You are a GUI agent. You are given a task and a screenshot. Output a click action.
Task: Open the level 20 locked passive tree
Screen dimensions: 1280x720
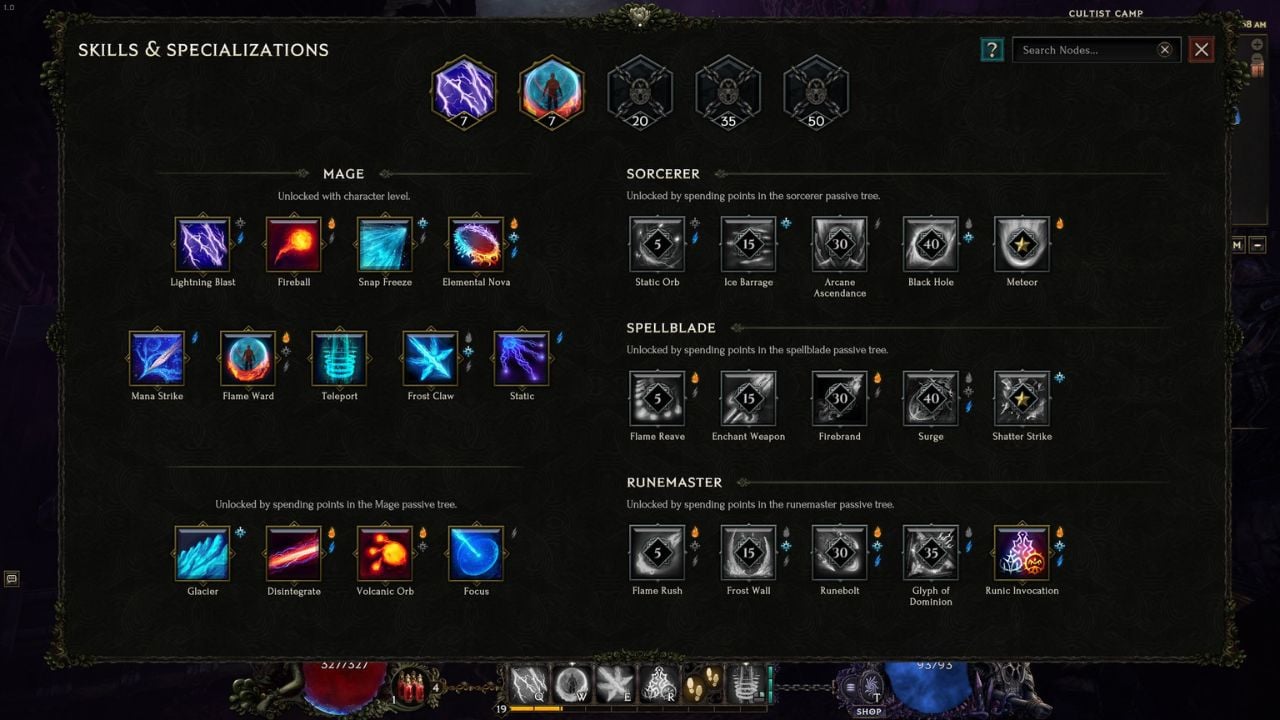pos(639,91)
